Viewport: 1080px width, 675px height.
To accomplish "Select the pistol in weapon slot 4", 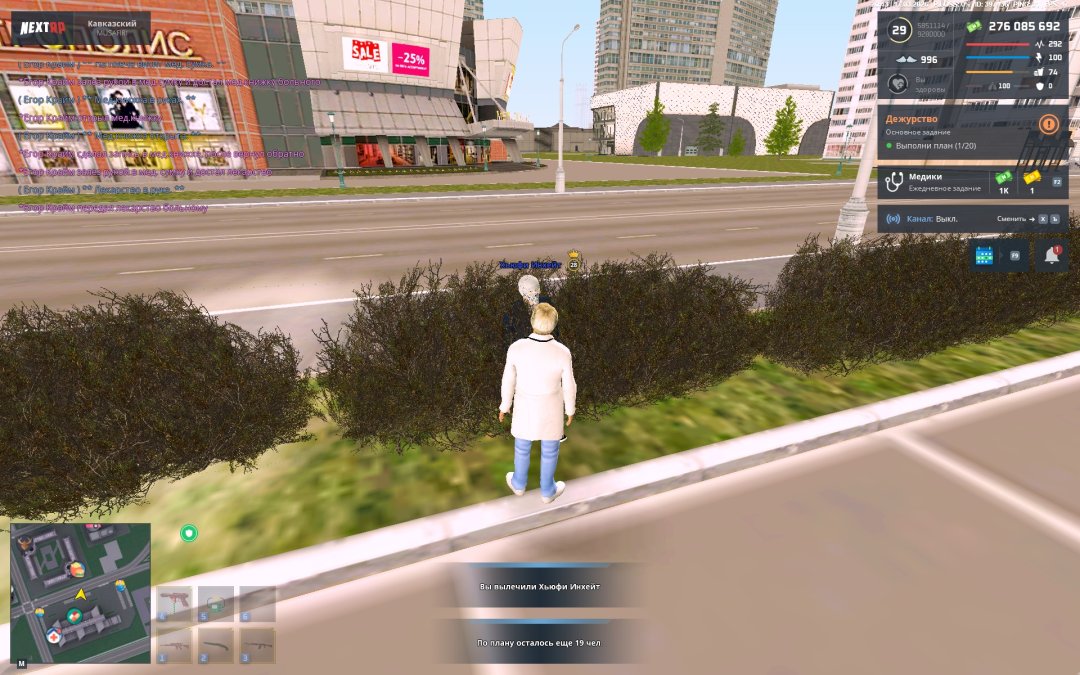I will [174, 604].
